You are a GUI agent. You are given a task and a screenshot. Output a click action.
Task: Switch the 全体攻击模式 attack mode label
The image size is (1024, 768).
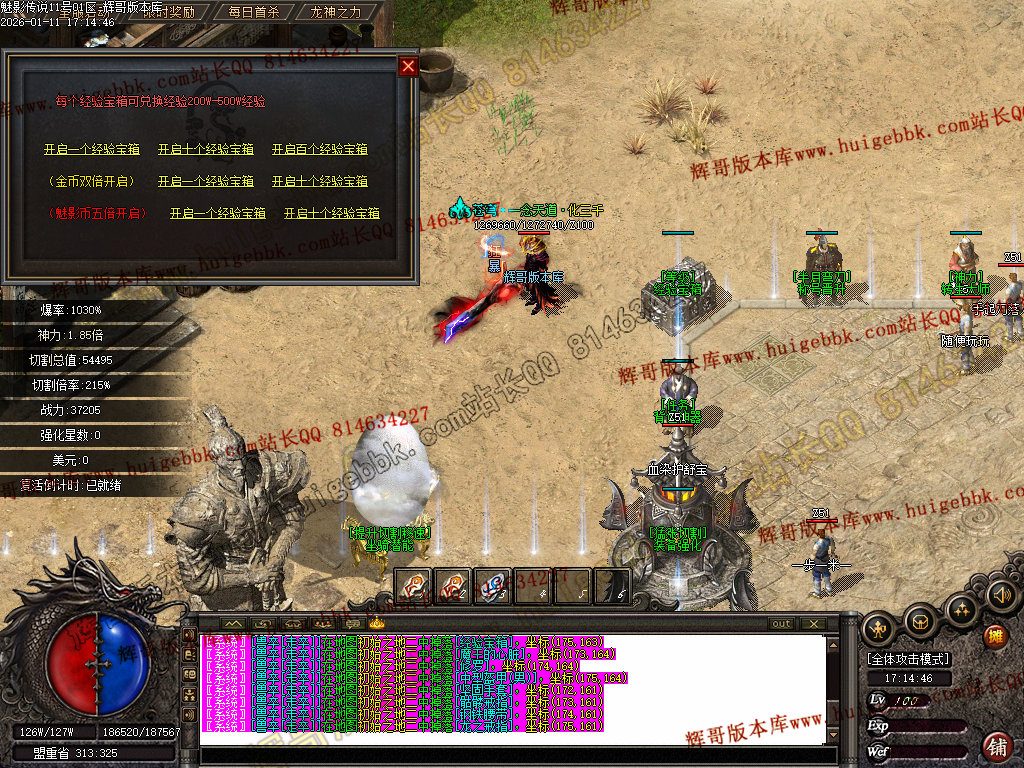point(909,659)
